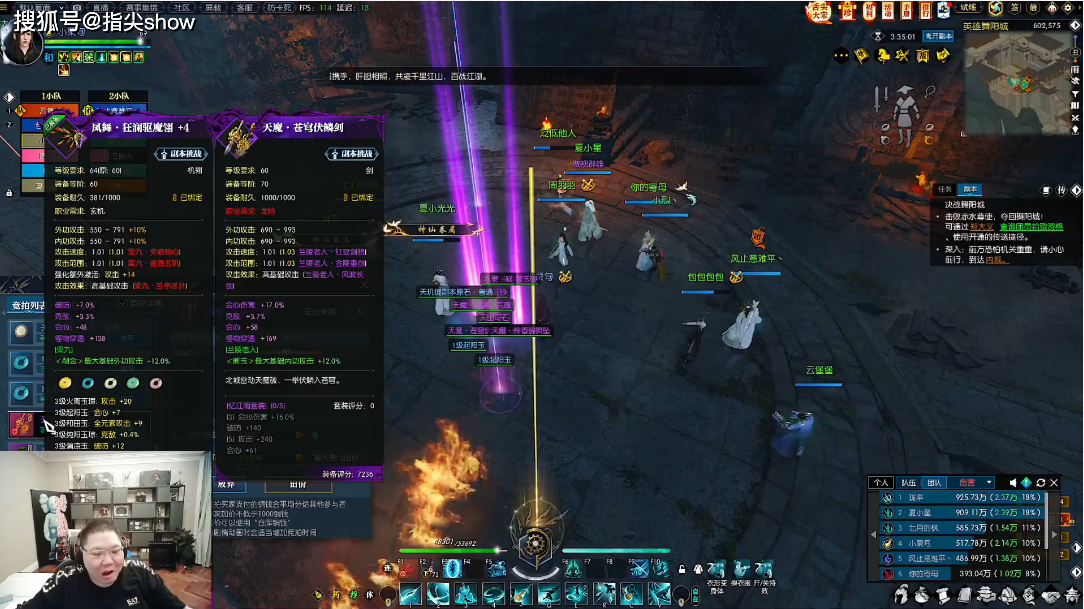Switch damage meter to 队伍 tab
The image size is (1084, 609).
pos(908,482)
